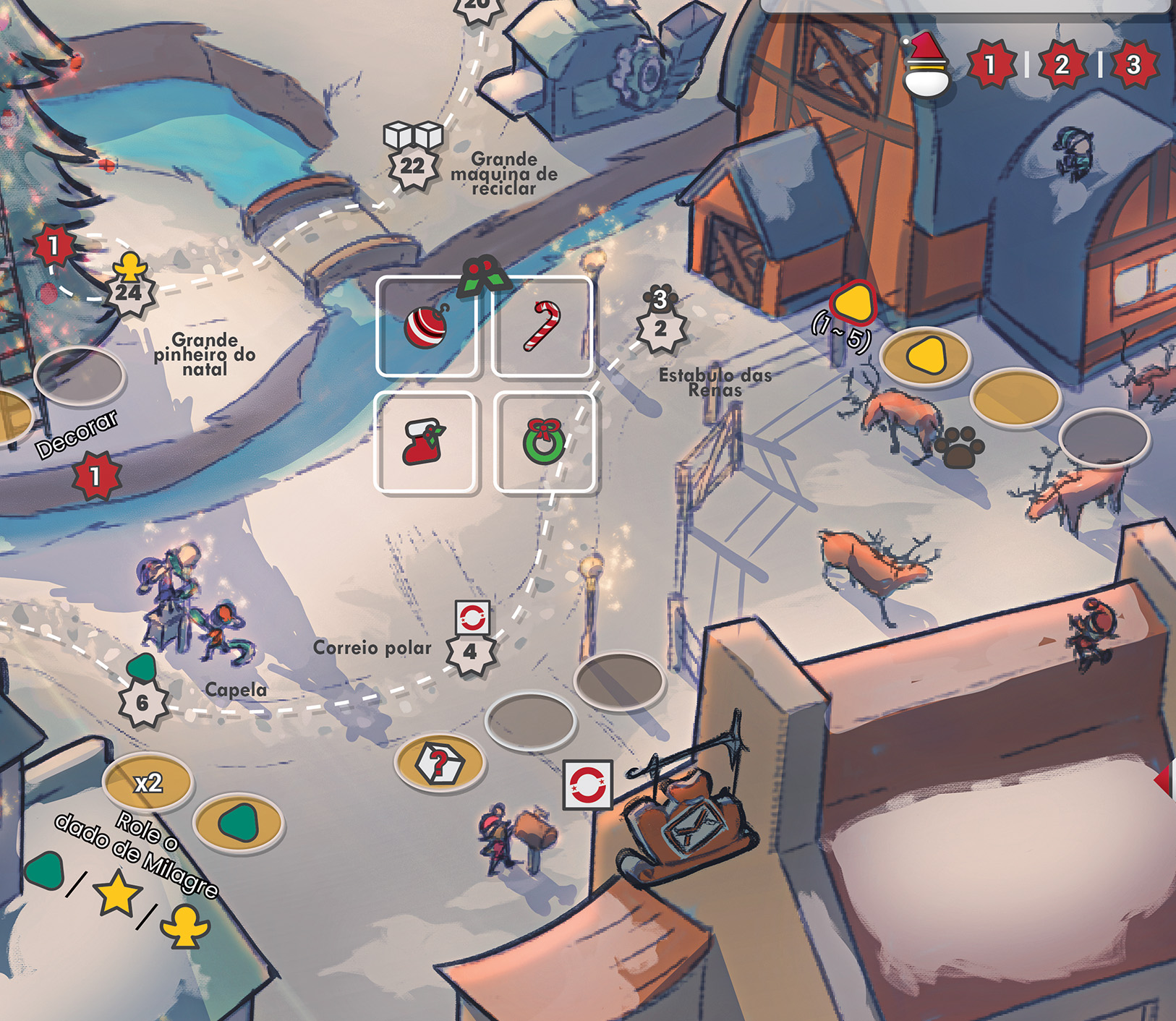Screen dimensions: 1176x1021
Task: Select the gold oval holding a yellow gem
Action: coord(925,356)
